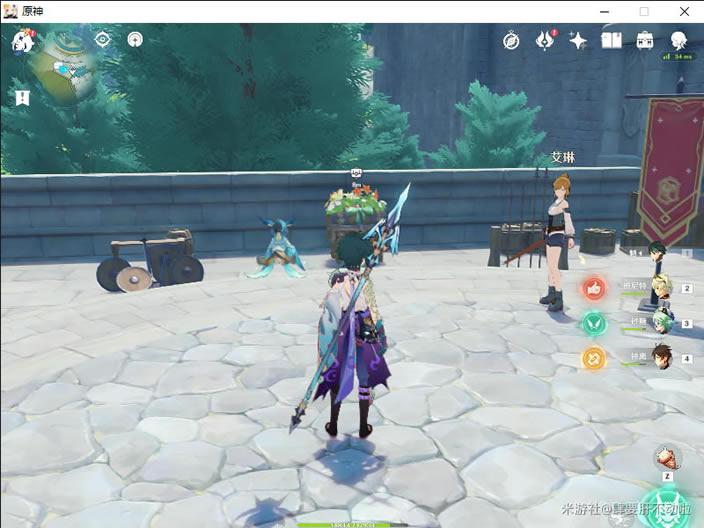This screenshot has height=528, width=704.
Task: Open the Wish four-pointed star icon
Action: click(x=578, y=40)
